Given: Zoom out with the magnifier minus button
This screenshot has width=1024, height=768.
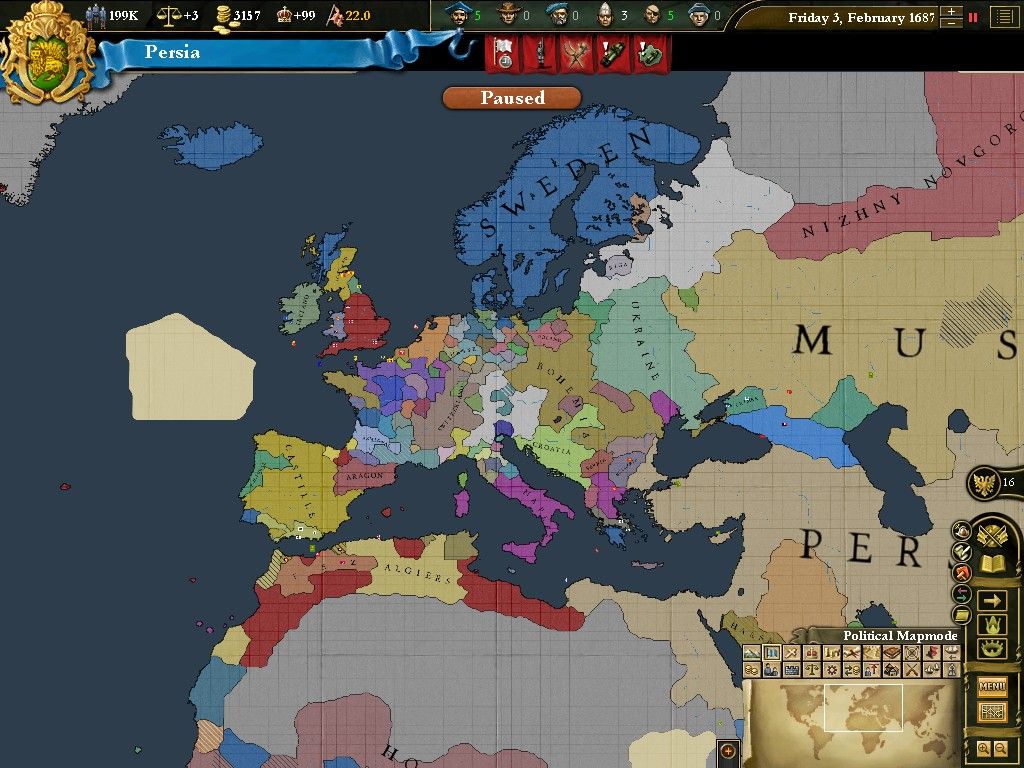Looking at the screenshot, I should 1001,748.
